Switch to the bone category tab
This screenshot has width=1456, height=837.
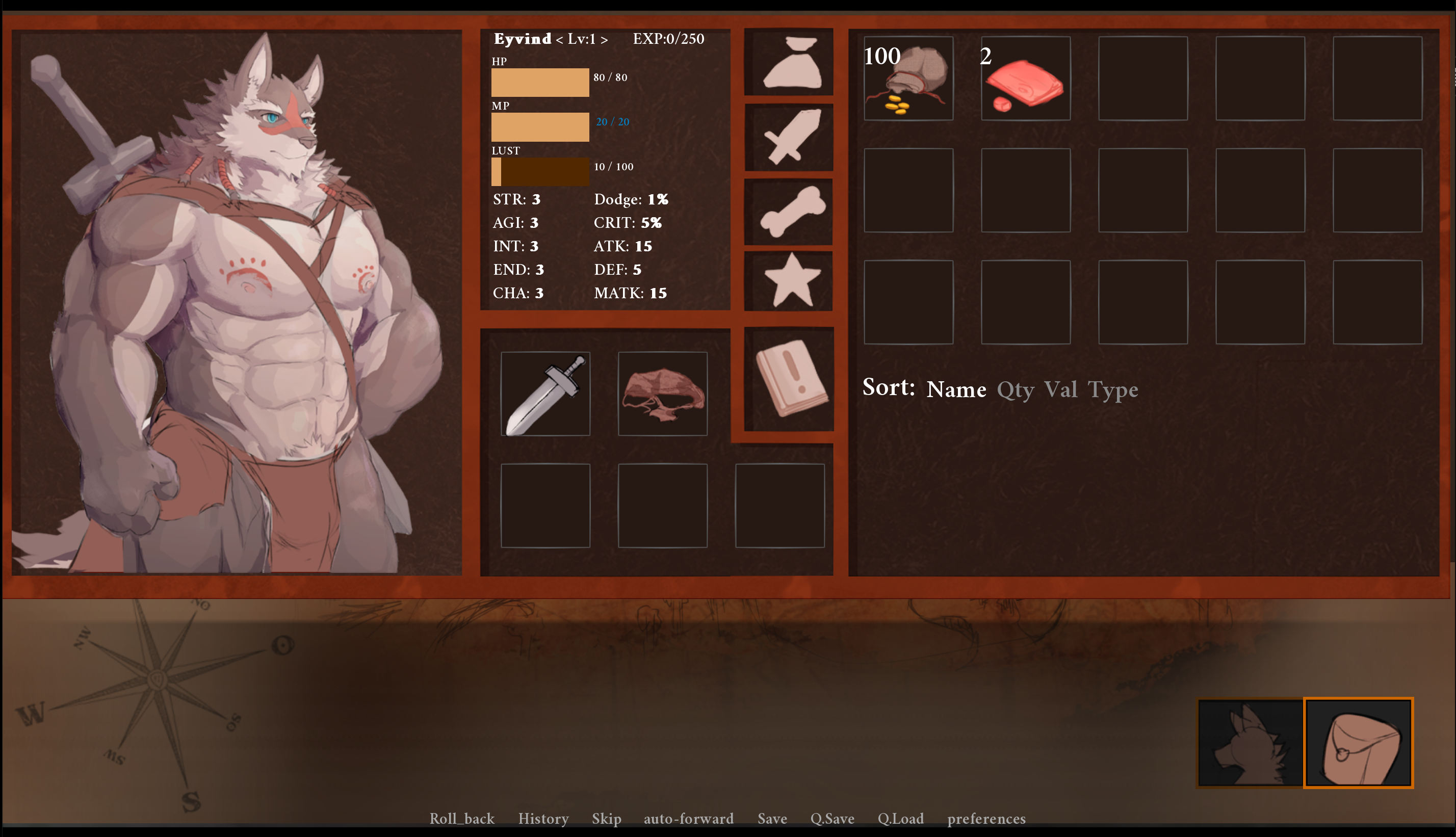(x=789, y=211)
